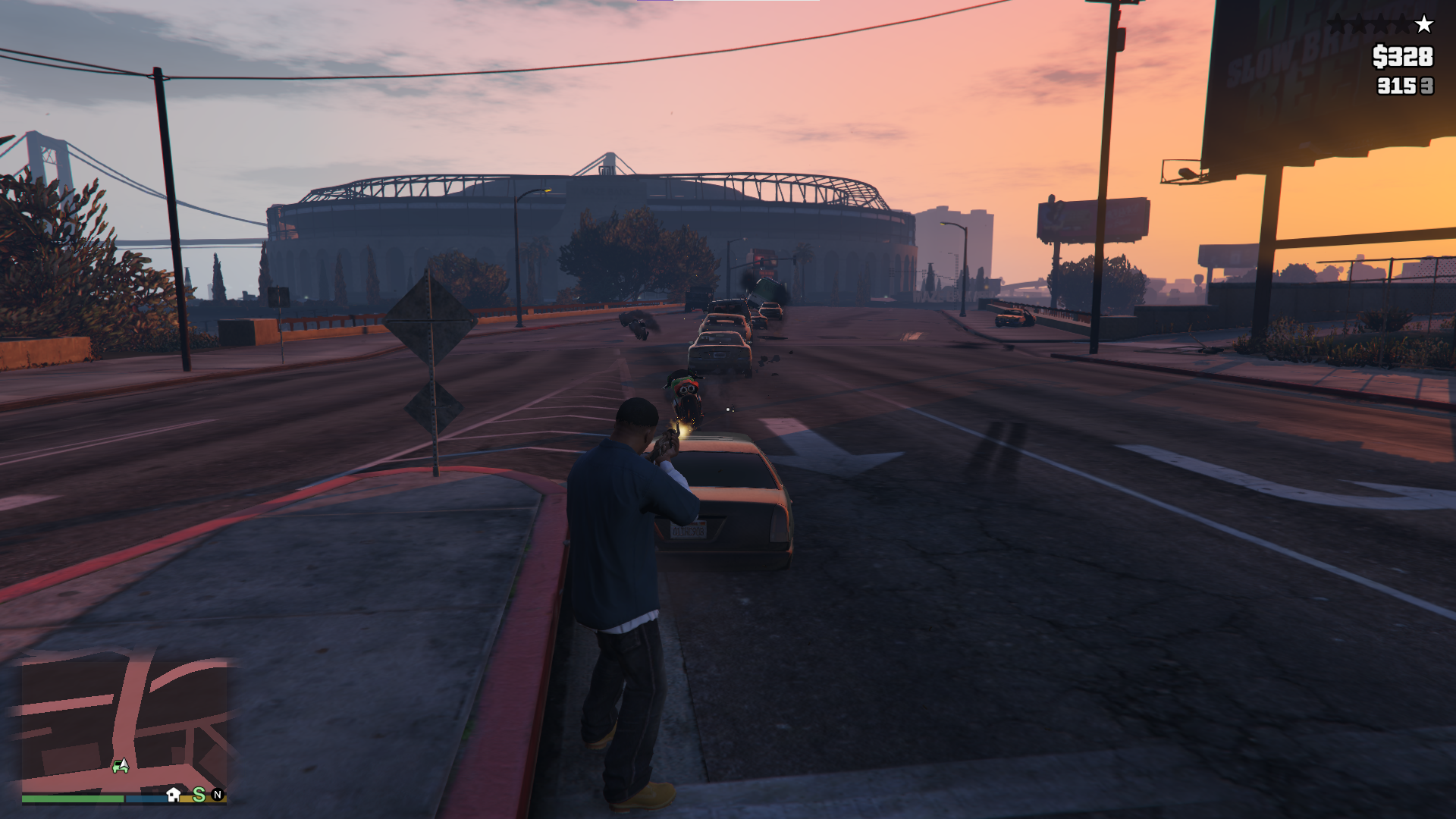Select the leftmost dimmed wanted star
Viewport: 1456px width, 819px height.
pyautogui.click(x=1338, y=24)
